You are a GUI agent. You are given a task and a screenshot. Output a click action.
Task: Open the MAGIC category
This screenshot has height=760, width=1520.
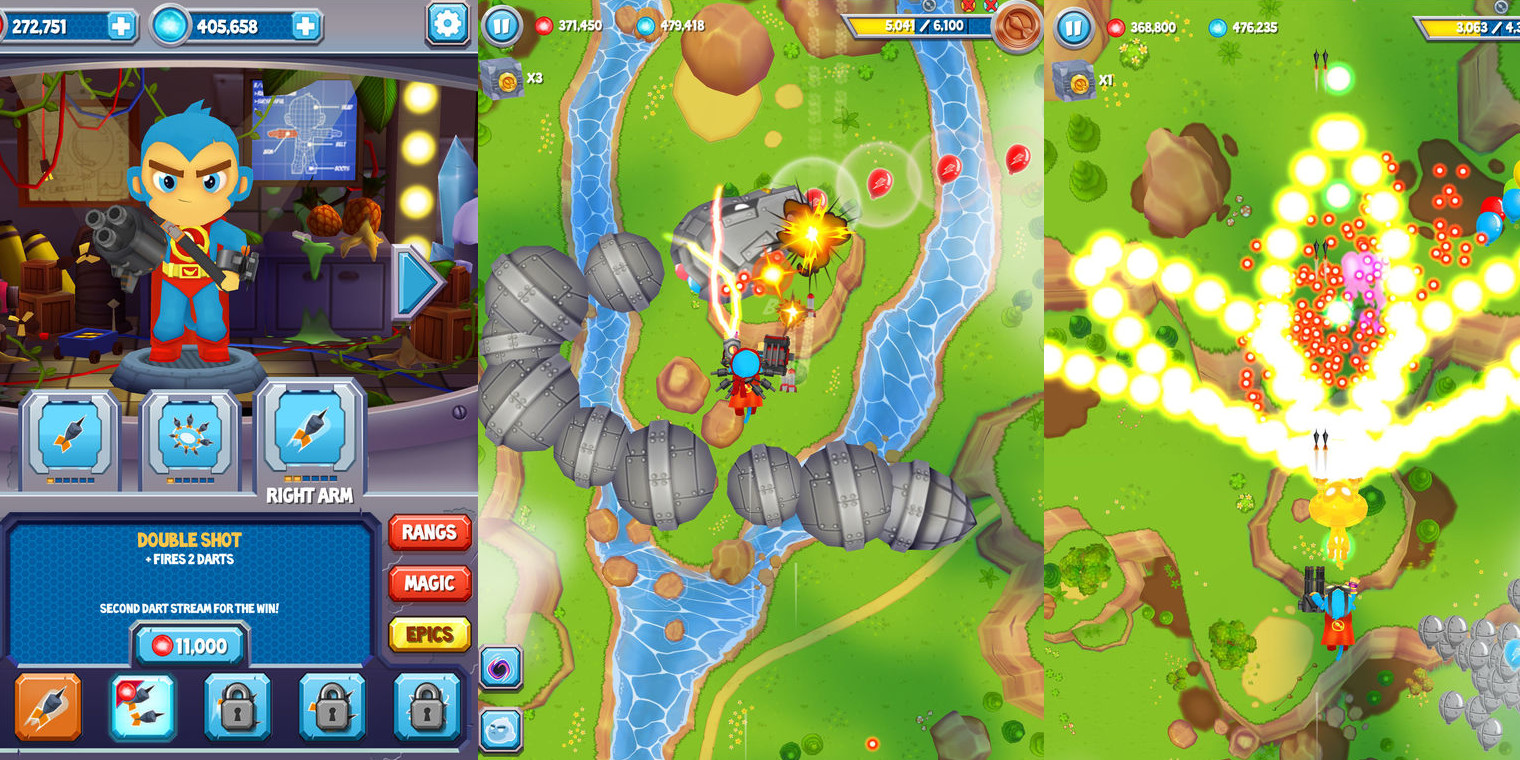429,584
